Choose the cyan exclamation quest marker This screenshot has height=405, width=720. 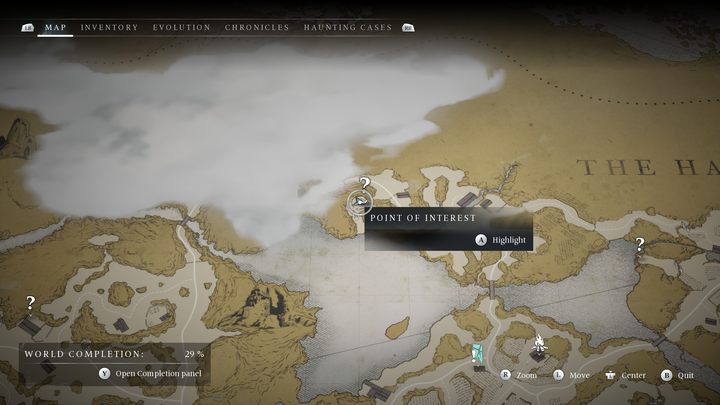(x=479, y=352)
